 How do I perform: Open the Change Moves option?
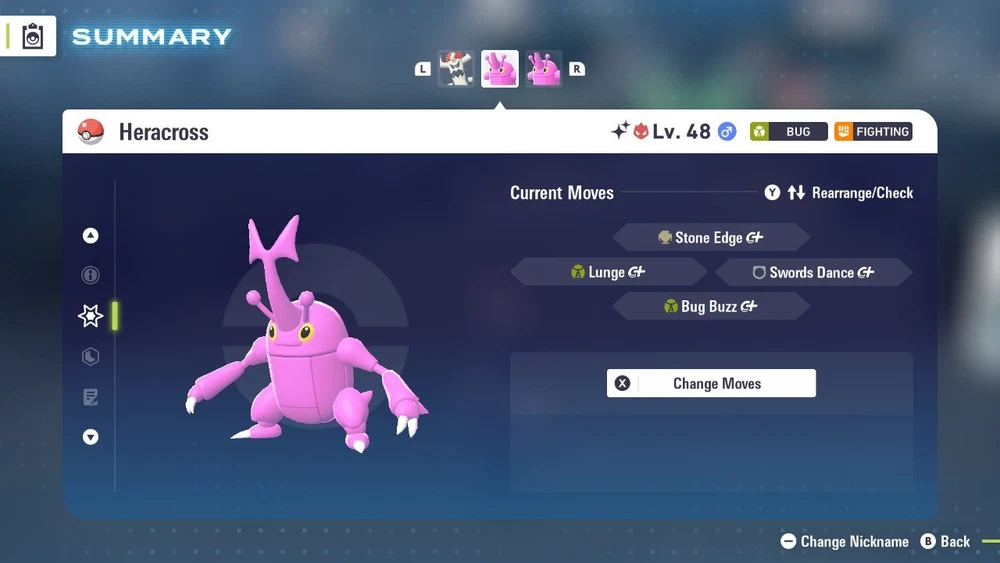tap(711, 383)
